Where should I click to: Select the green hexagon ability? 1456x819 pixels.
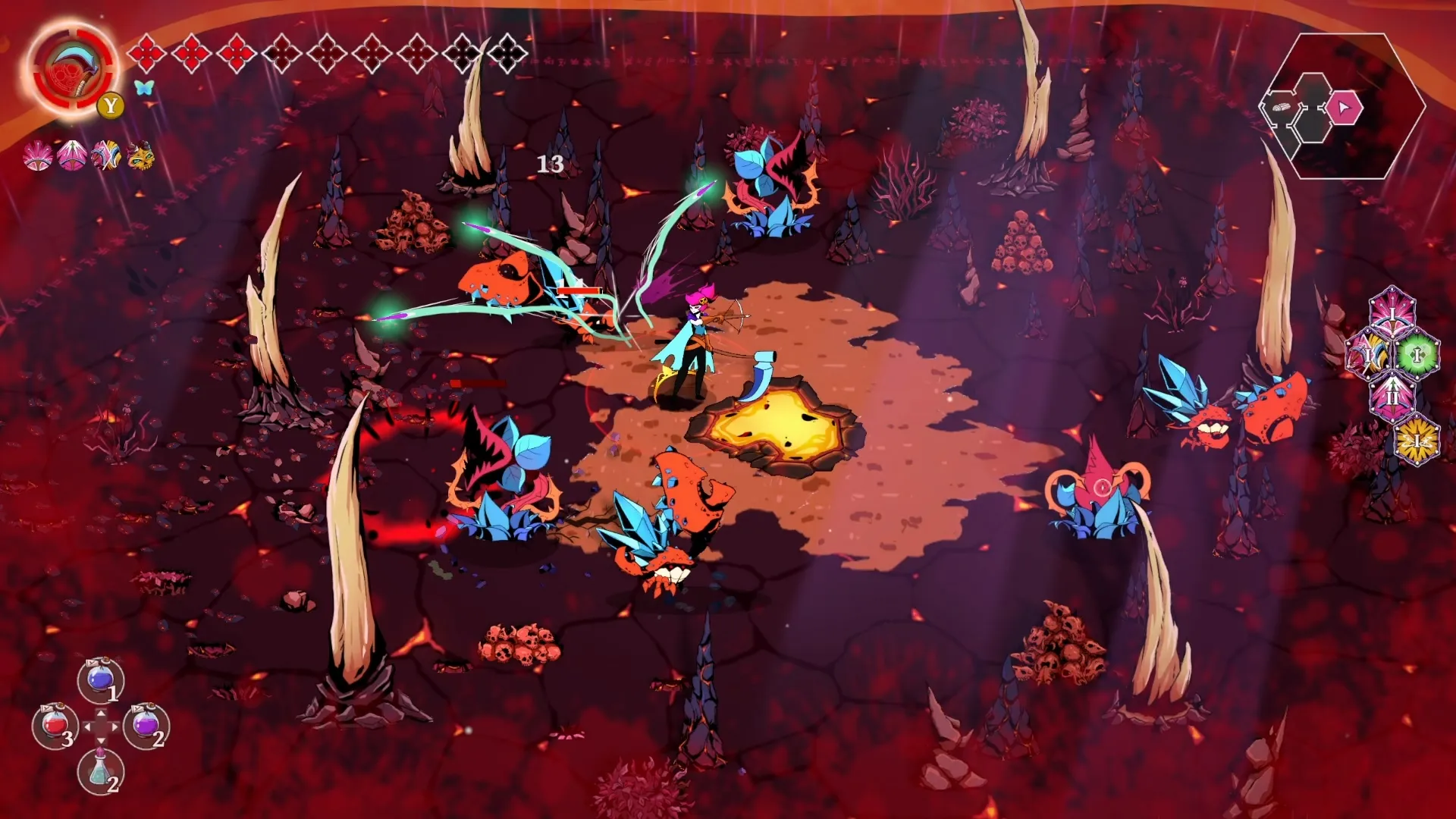[x=1417, y=354]
